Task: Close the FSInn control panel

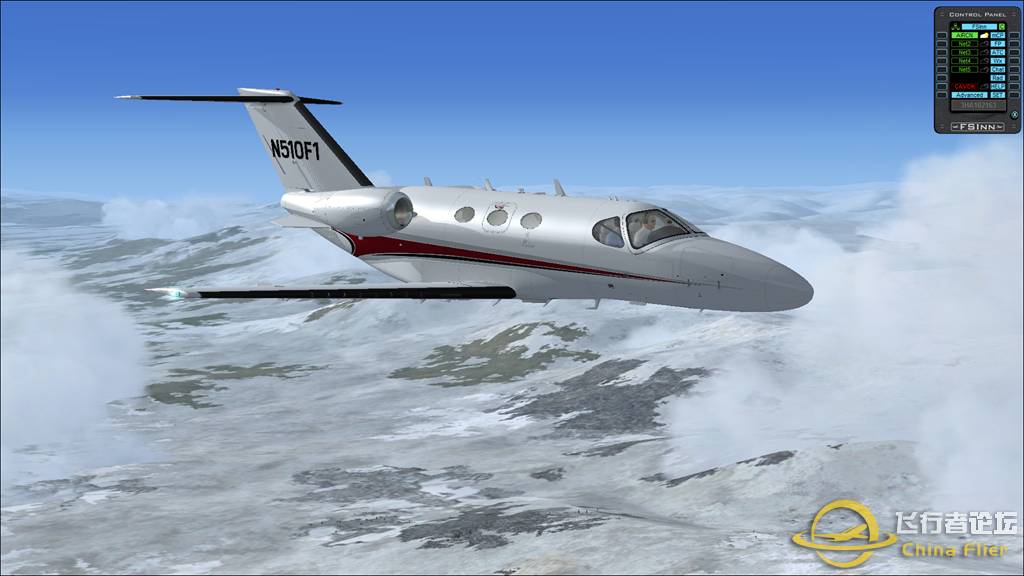Action: (1014, 114)
